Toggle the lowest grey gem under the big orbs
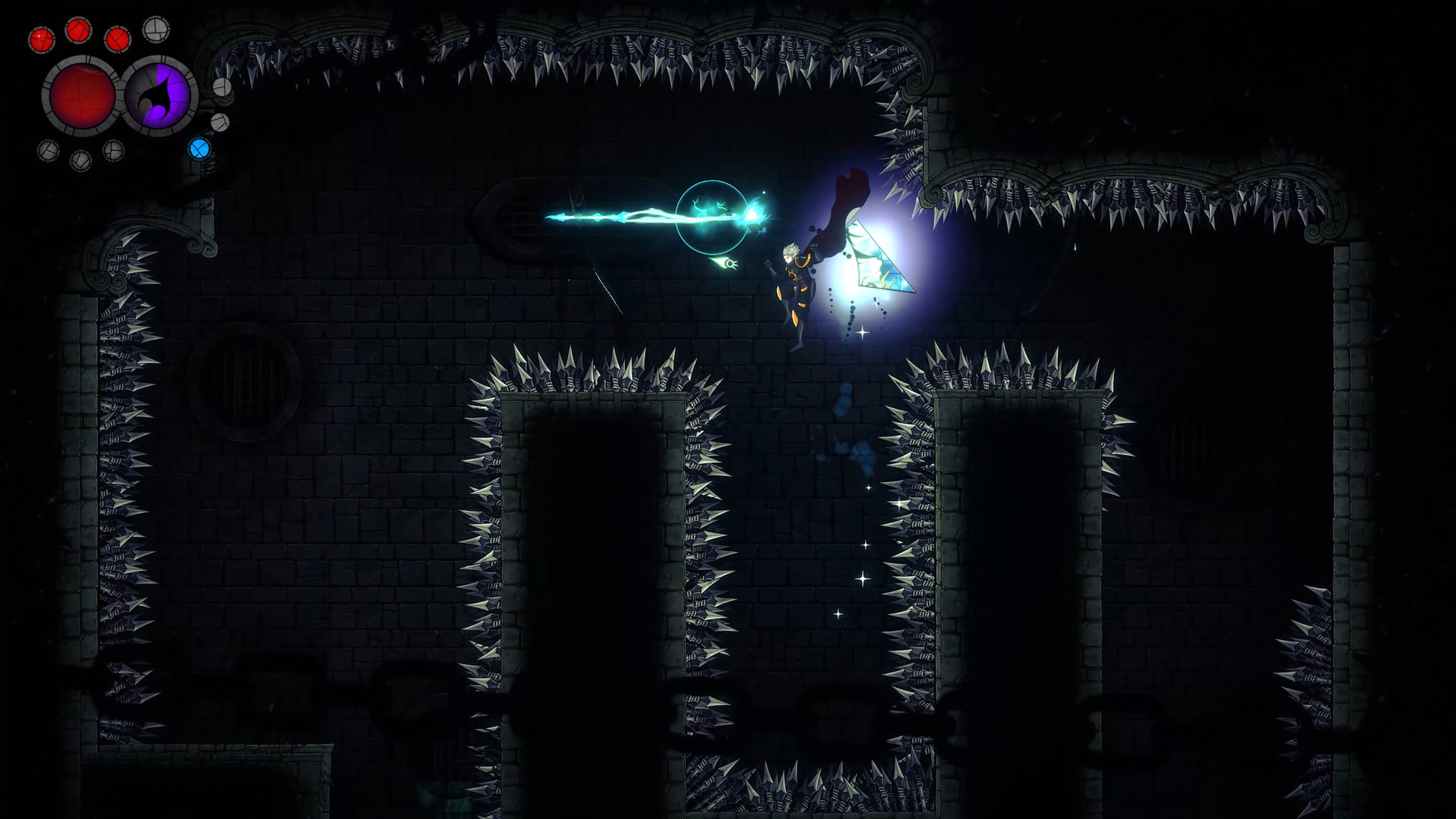The width and height of the screenshot is (1456, 819). click(x=82, y=160)
